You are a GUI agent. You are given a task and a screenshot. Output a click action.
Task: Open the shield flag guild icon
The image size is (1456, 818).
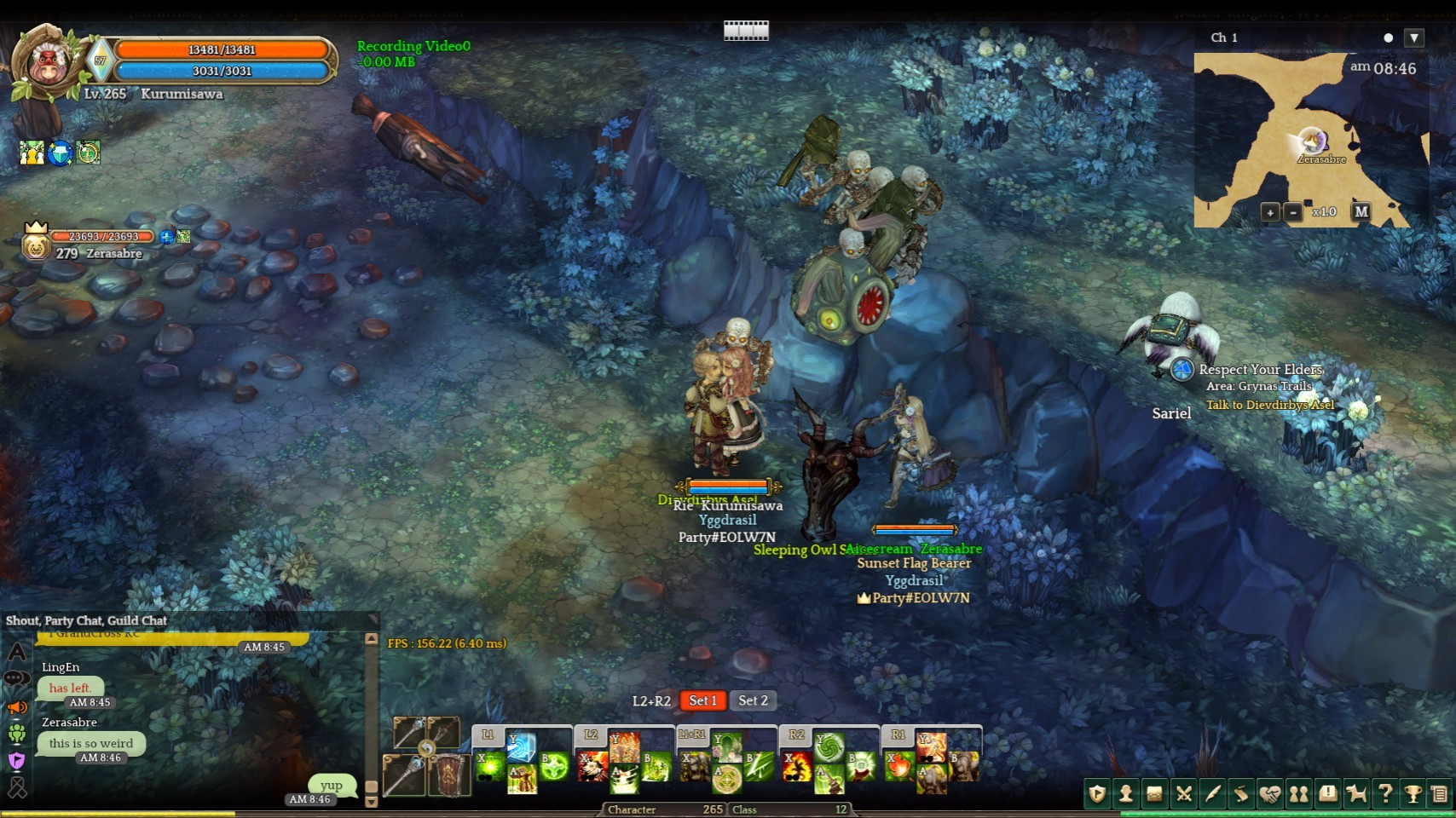1097,794
